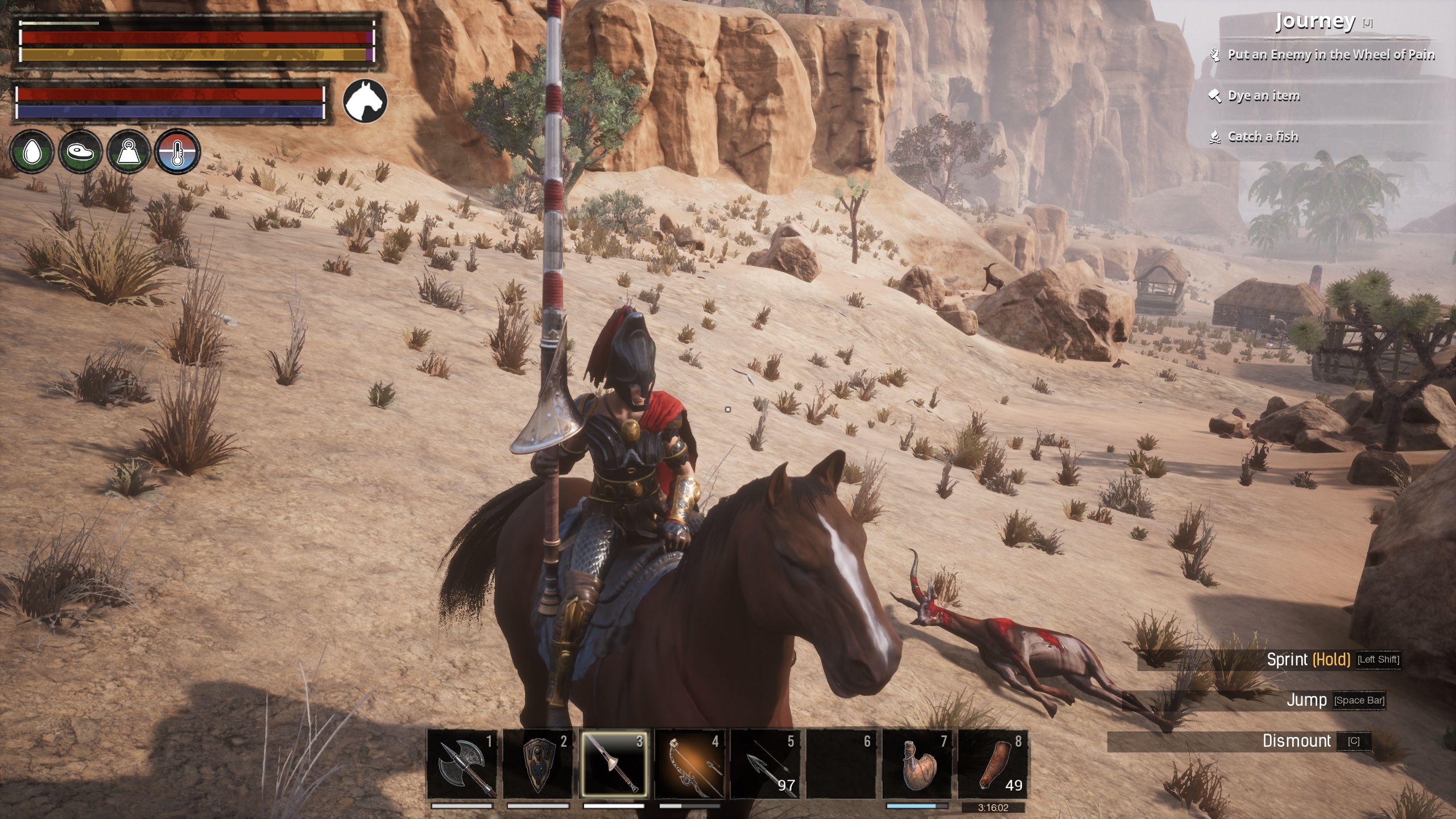
Task: Open the Journey panel header
Action: (x=1315, y=22)
